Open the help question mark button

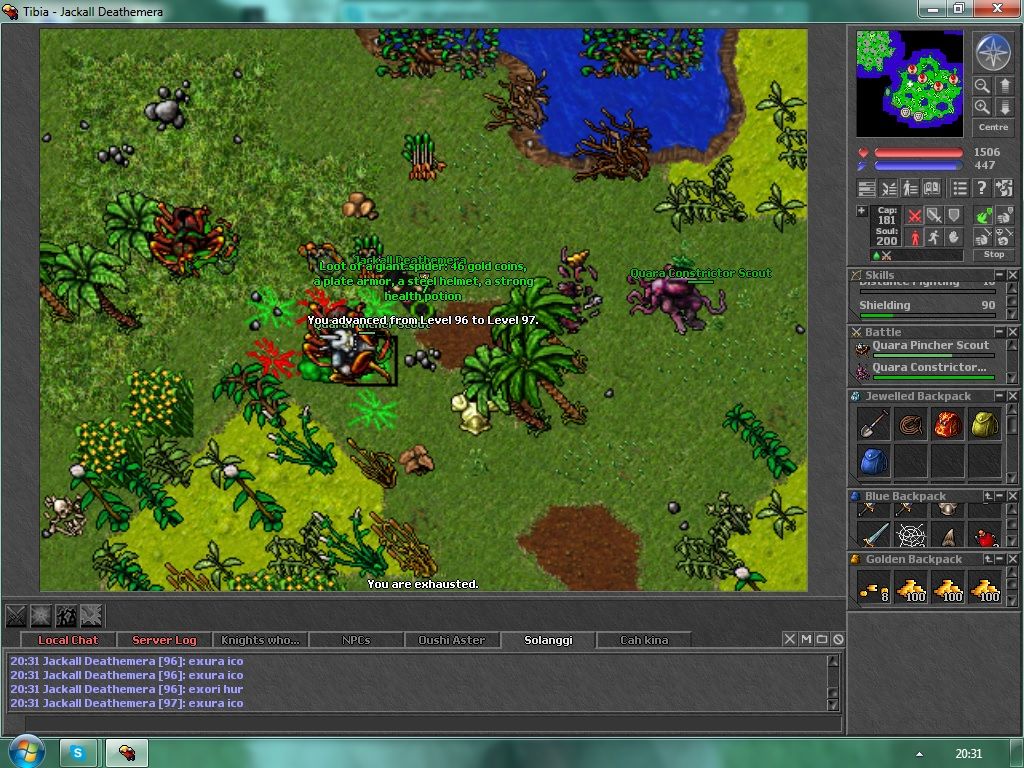[982, 188]
